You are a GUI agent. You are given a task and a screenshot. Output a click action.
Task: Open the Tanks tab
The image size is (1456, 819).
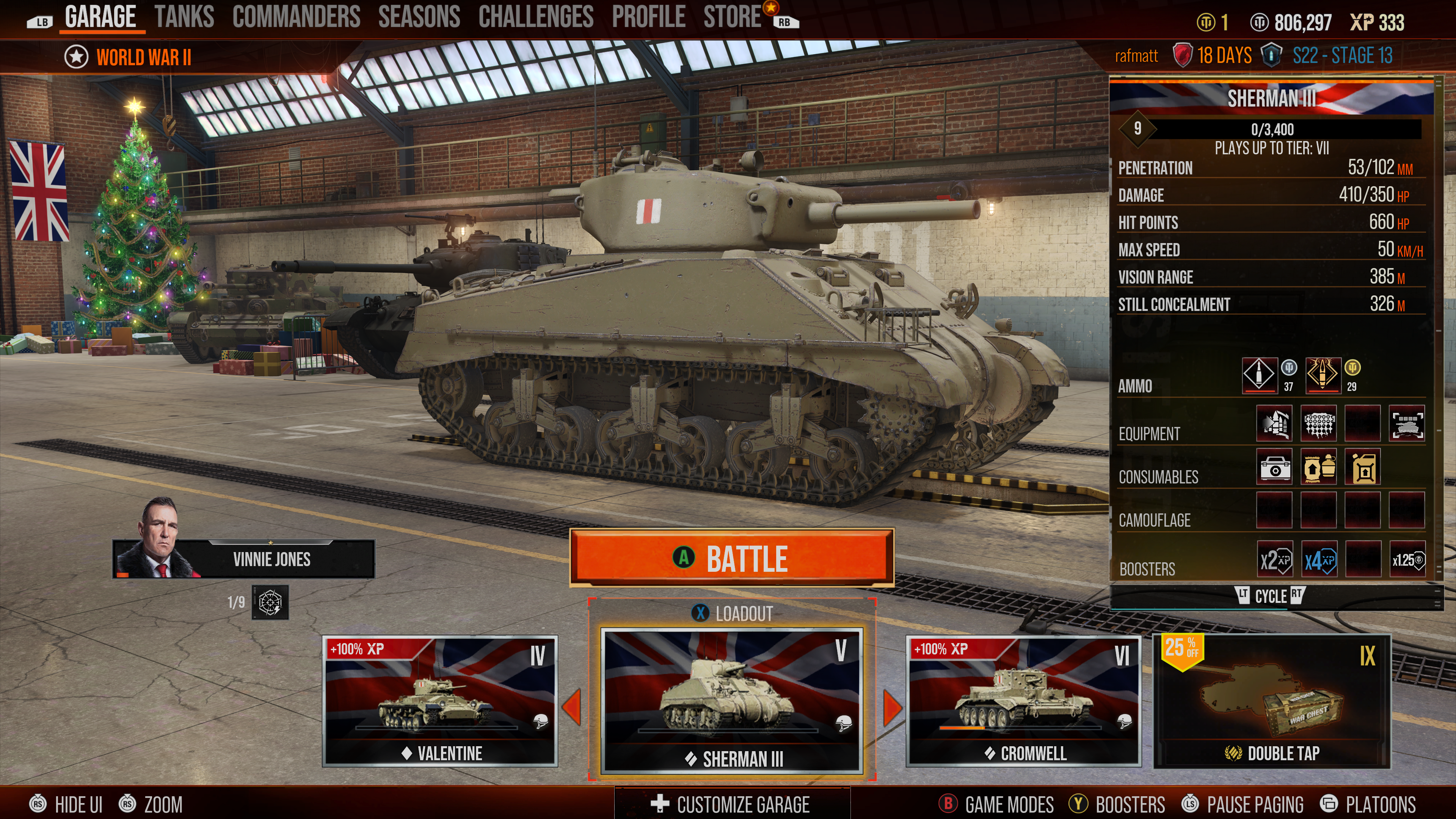tap(184, 17)
